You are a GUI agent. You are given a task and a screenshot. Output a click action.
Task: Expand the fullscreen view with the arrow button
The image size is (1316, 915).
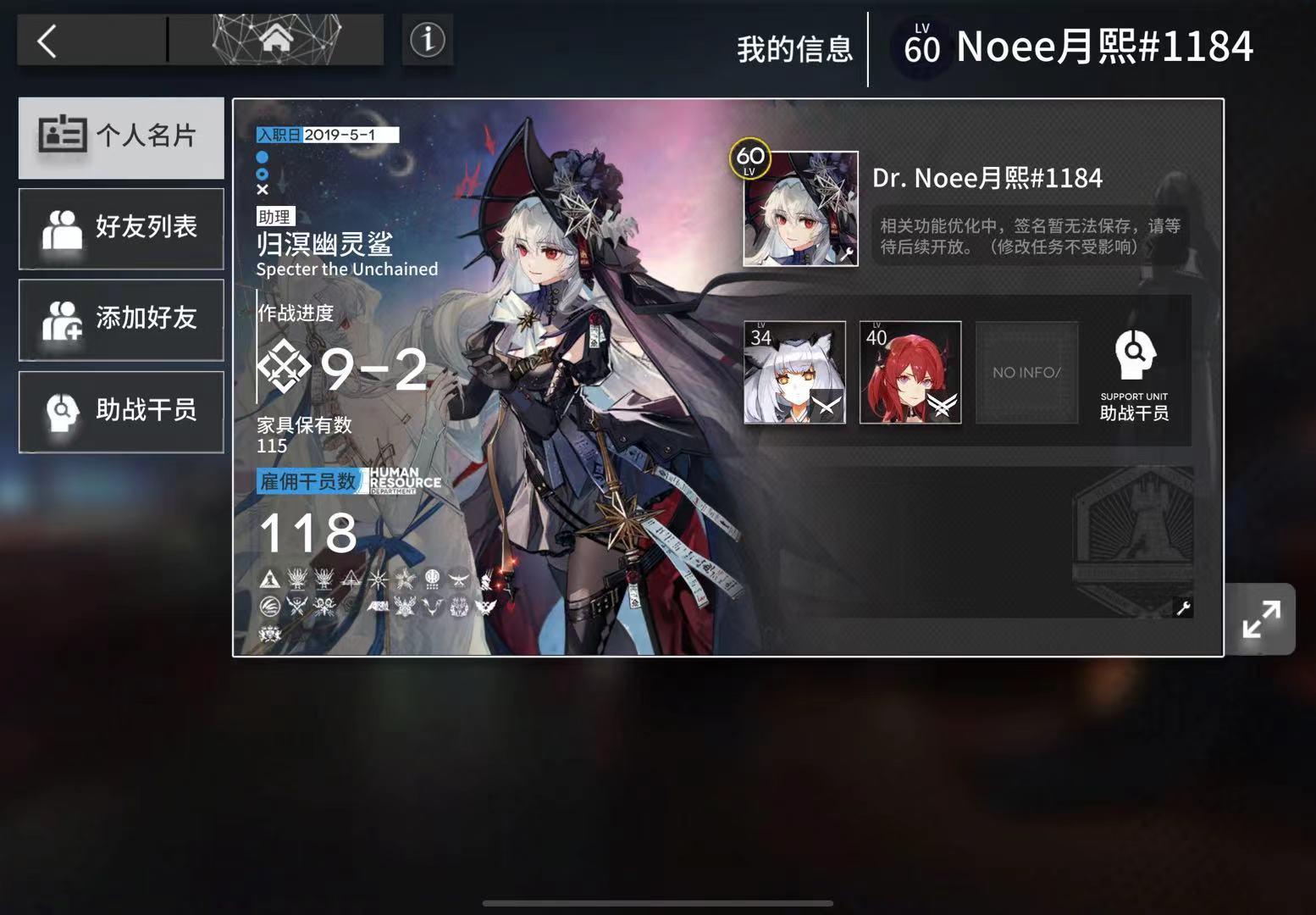coord(1261,618)
